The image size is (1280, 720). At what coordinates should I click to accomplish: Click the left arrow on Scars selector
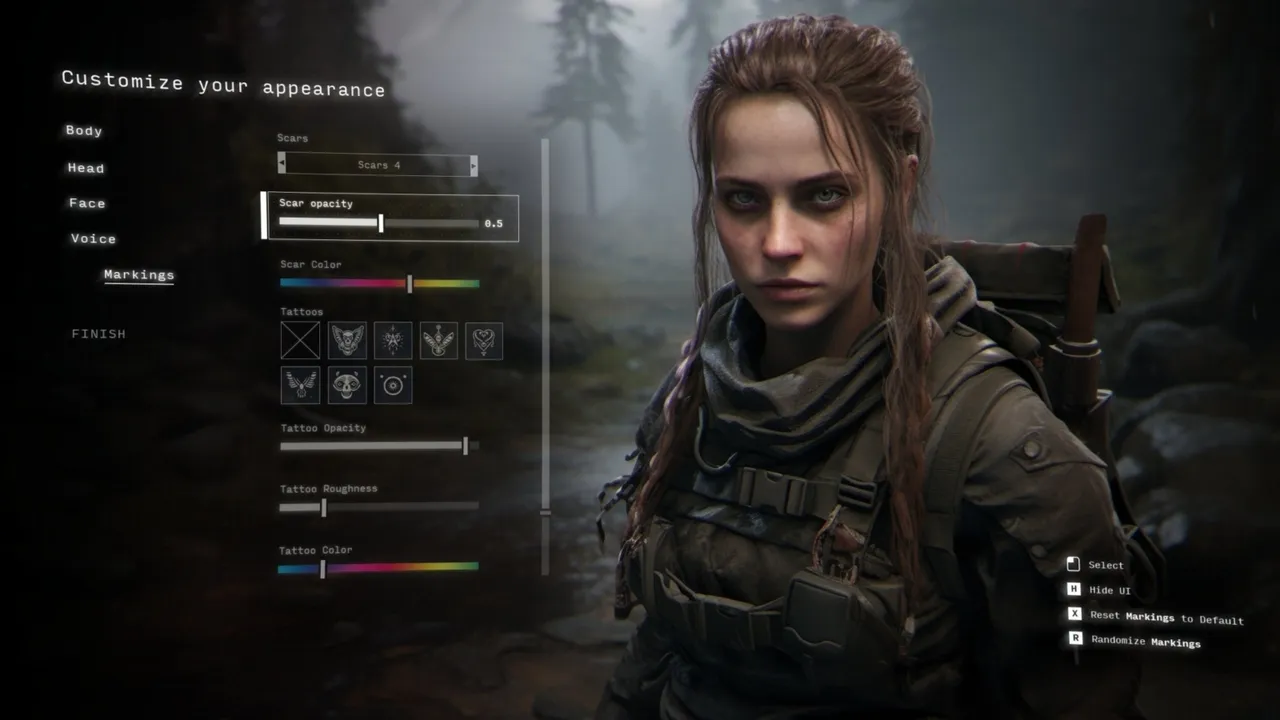282,164
